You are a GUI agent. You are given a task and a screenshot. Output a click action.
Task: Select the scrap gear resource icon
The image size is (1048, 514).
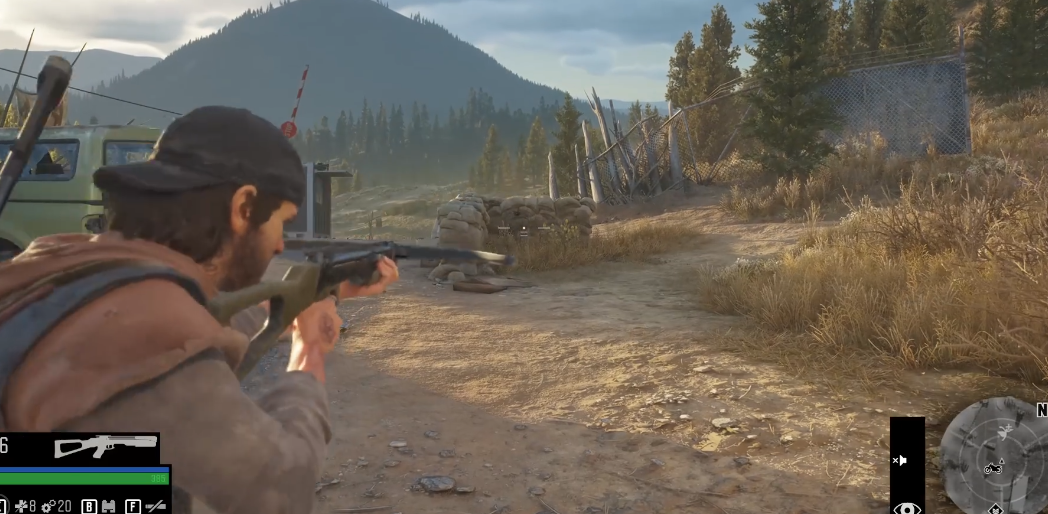point(48,506)
